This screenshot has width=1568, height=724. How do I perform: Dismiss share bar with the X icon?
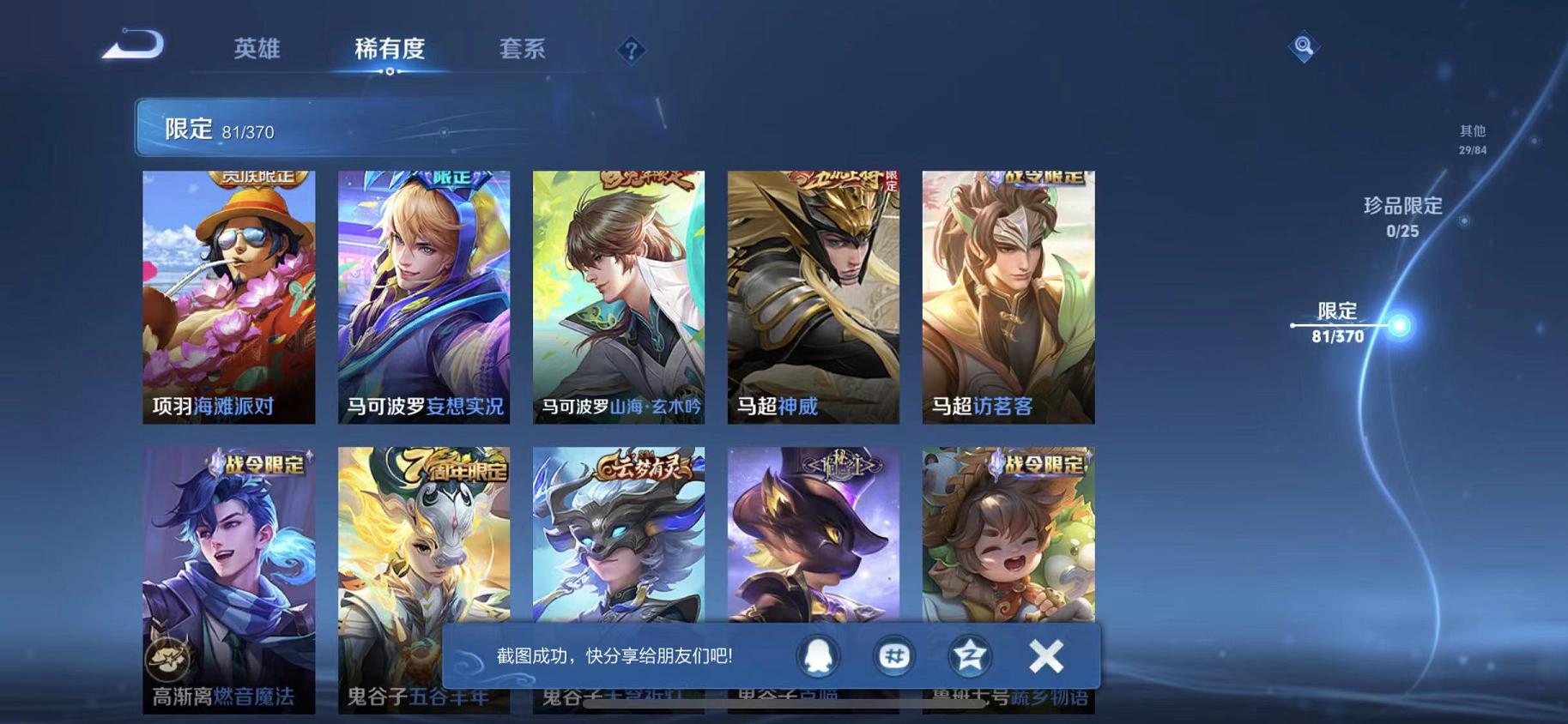click(x=1045, y=655)
